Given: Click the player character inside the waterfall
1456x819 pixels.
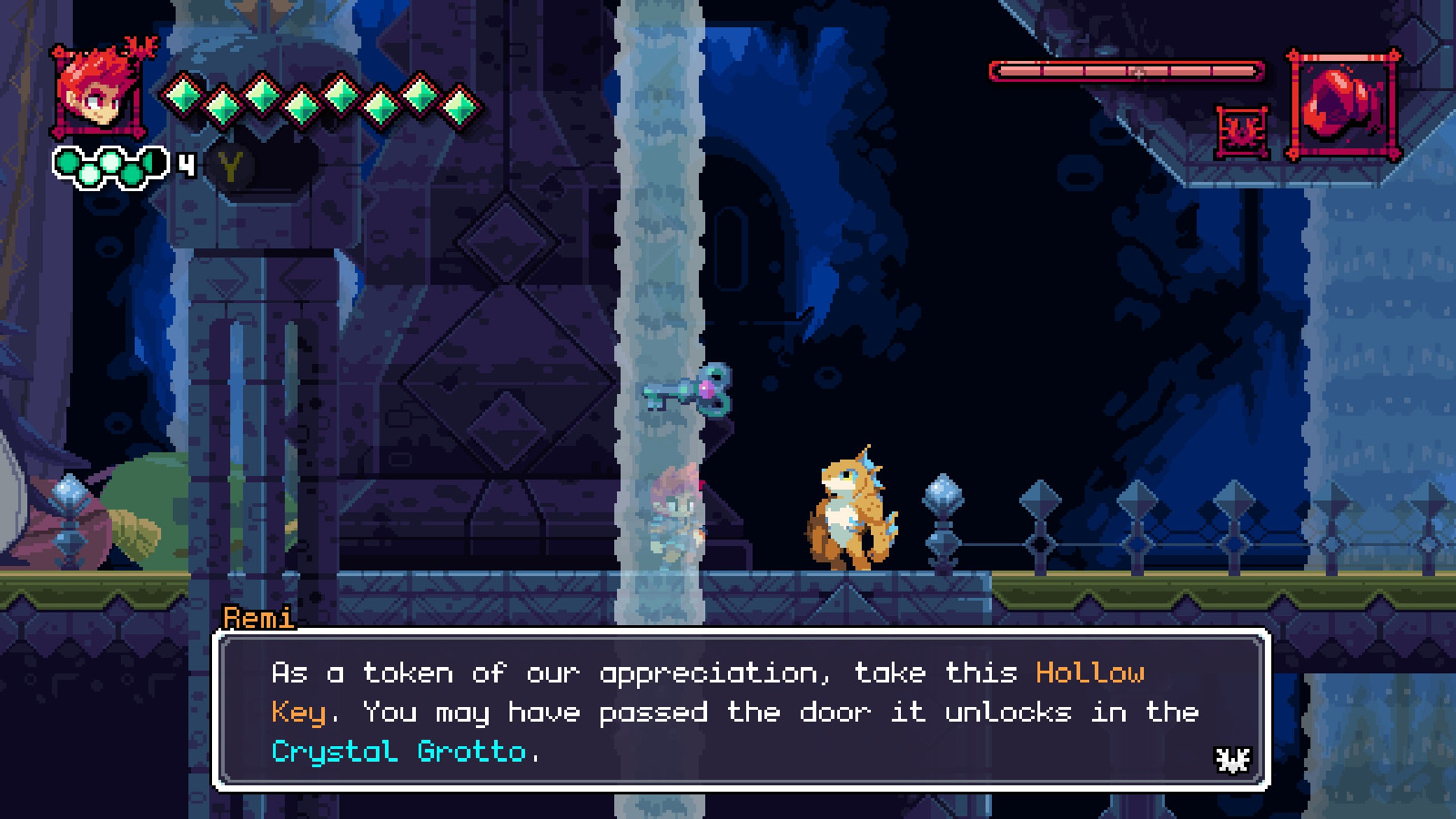Looking at the screenshot, I should (x=675, y=514).
